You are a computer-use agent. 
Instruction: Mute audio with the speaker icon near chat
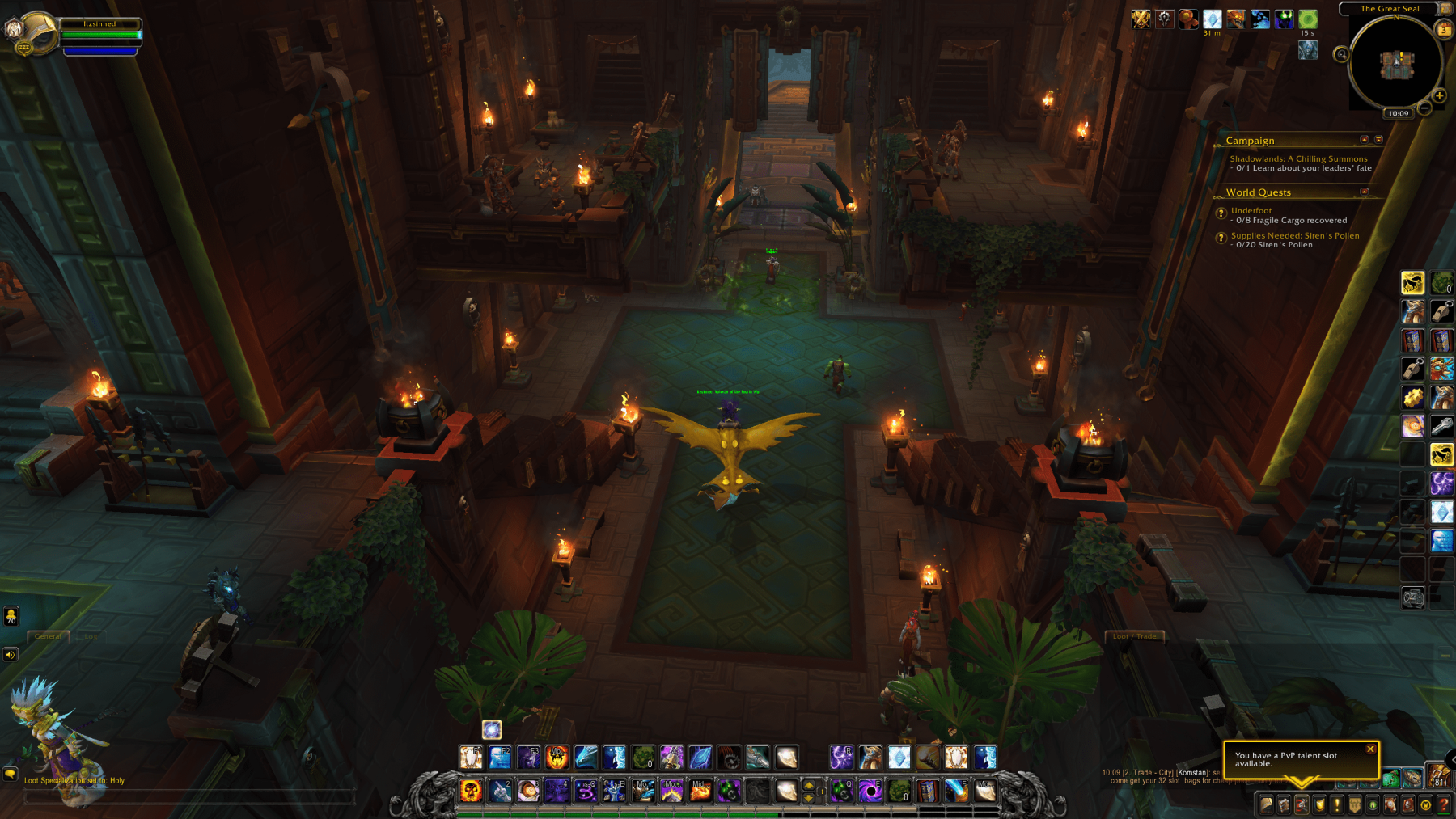[x=10, y=655]
